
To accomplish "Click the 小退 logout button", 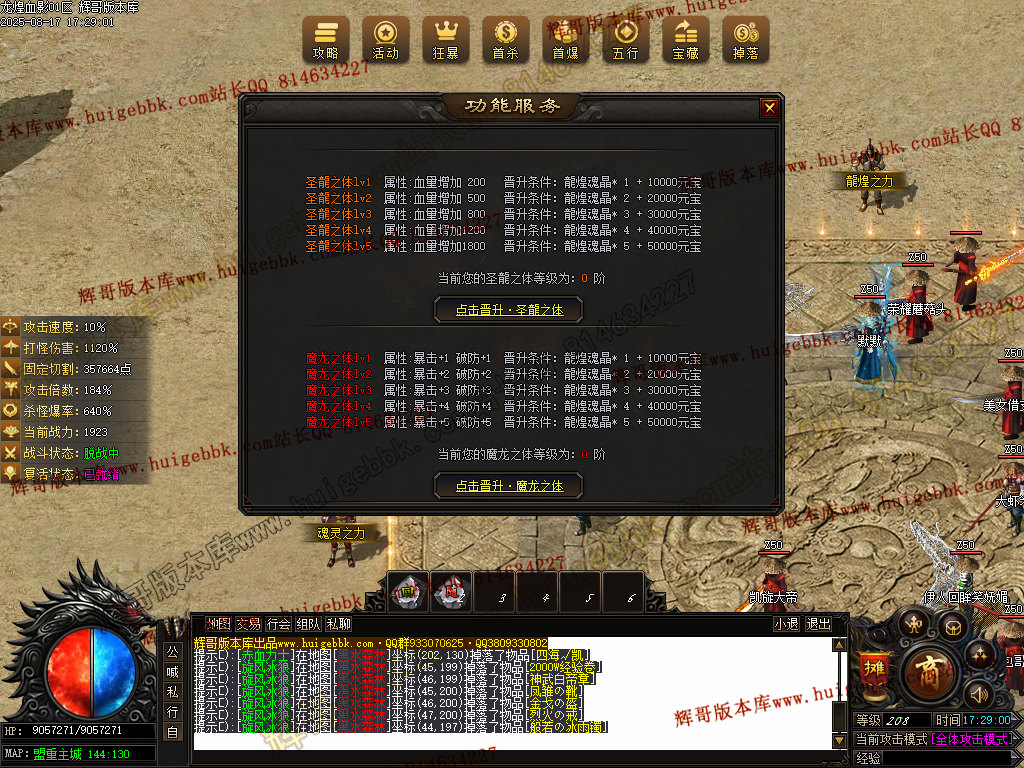I will [x=786, y=624].
